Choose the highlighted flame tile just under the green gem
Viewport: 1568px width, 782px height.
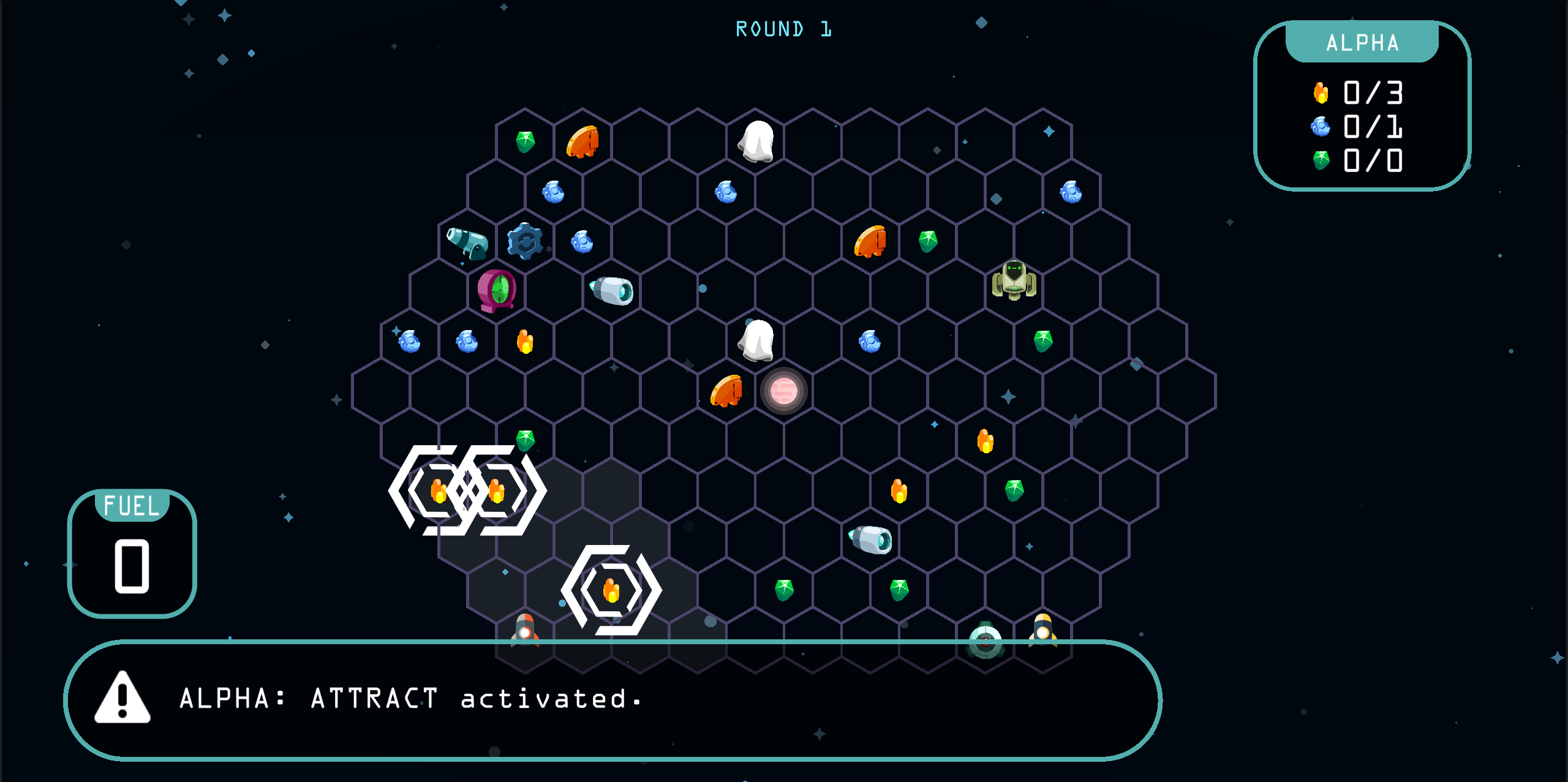(x=497, y=491)
